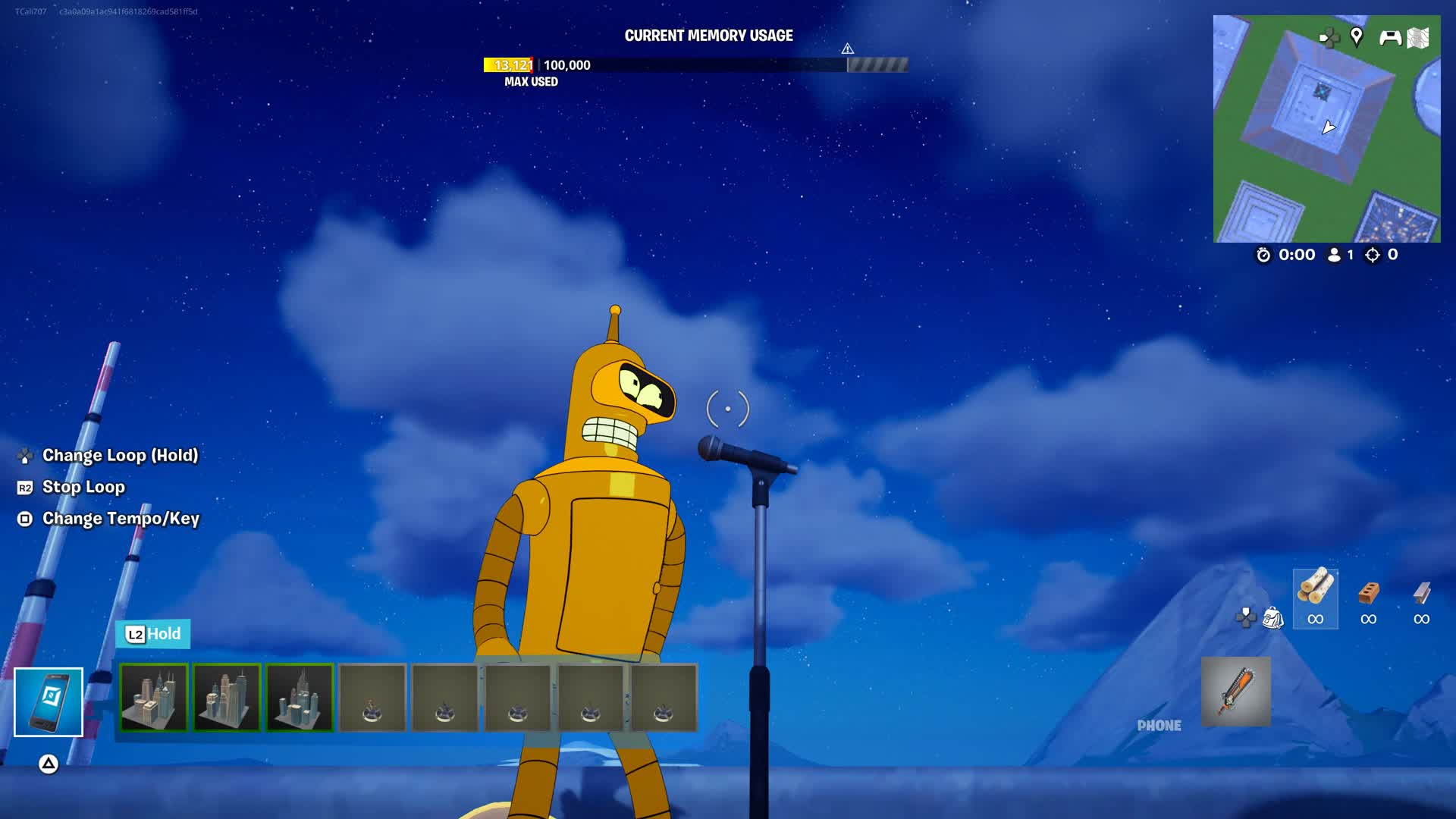Click the memory usage warning triangle
The width and height of the screenshot is (1456, 819).
847,49
